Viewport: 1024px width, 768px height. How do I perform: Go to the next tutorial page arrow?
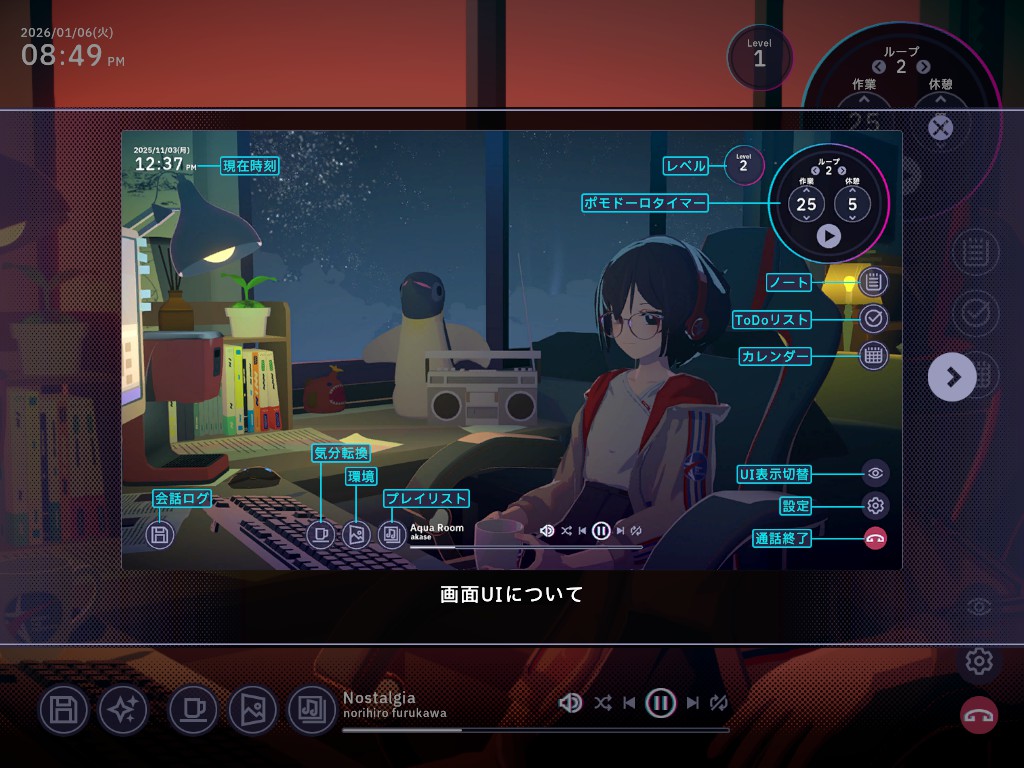952,377
